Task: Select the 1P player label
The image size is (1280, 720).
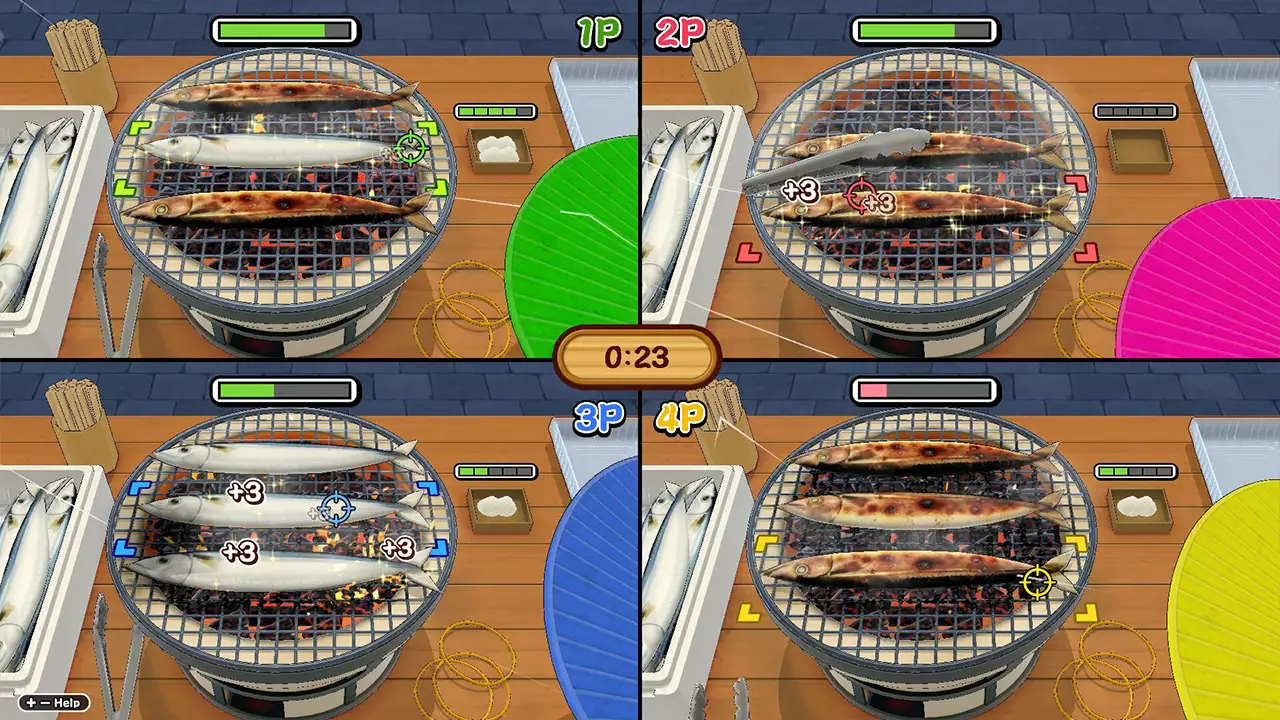Action: tap(601, 32)
